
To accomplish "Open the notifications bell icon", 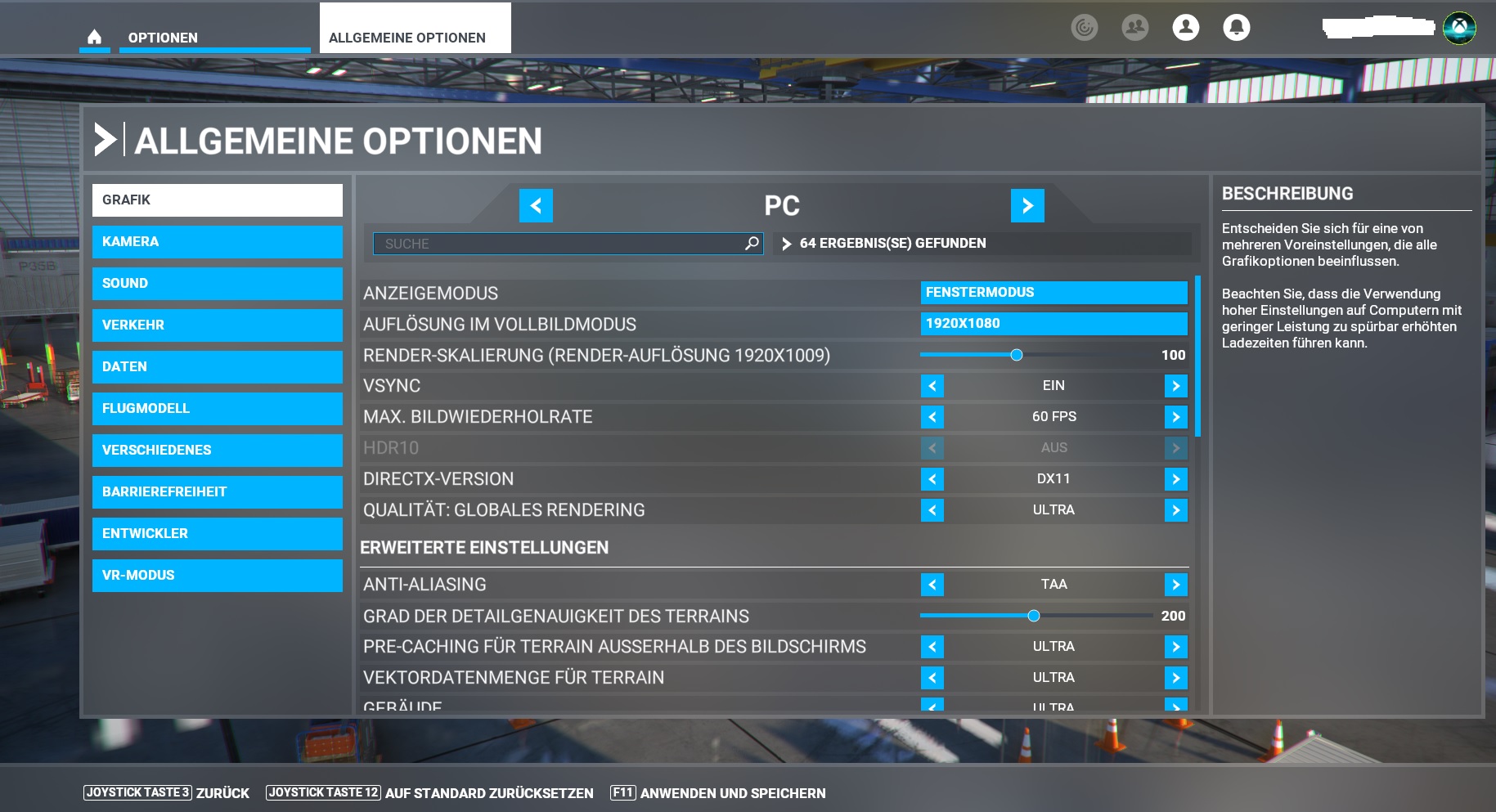I will [x=1237, y=27].
